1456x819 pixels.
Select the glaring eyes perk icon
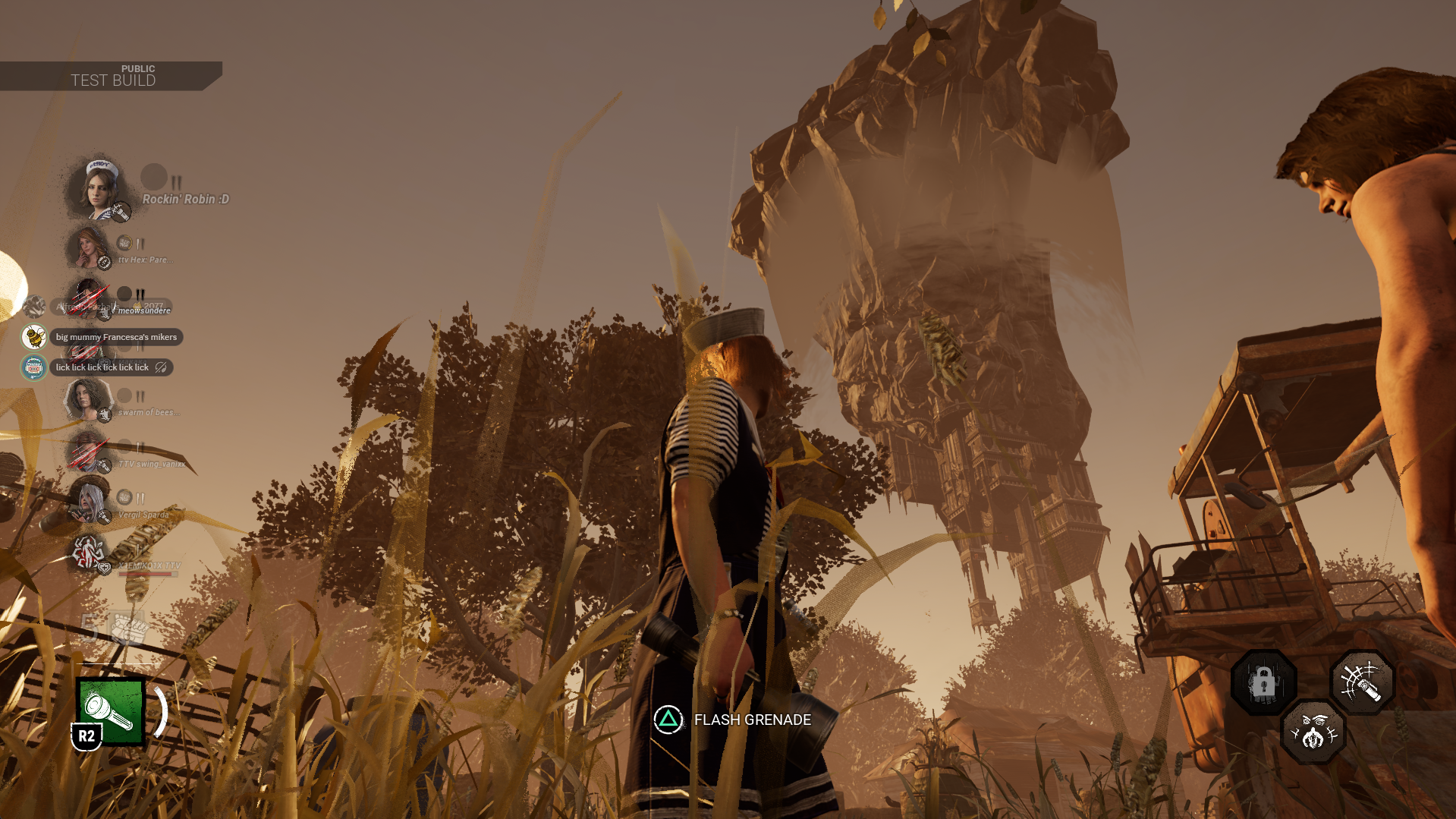pyautogui.click(x=1313, y=732)
